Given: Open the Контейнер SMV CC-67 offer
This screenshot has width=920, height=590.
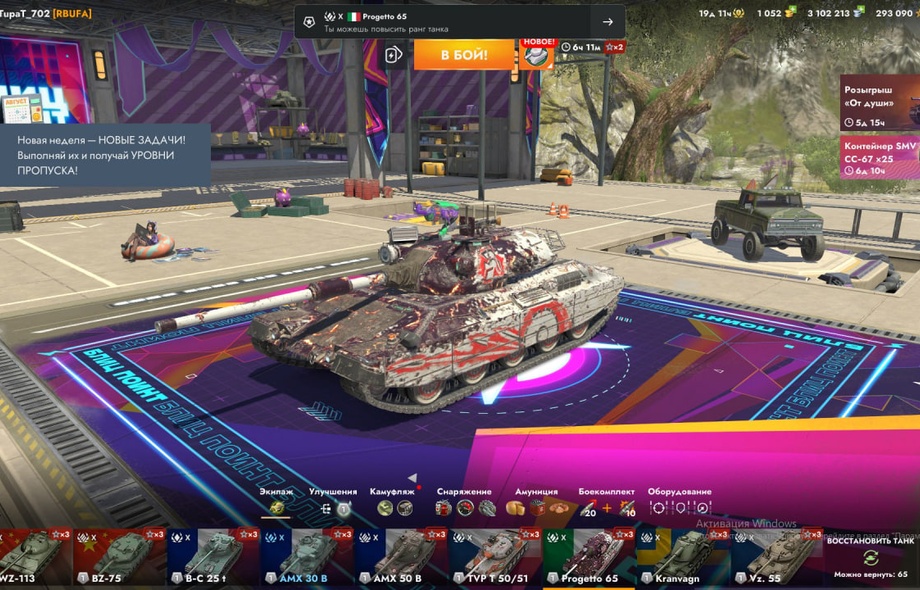Looking at the screenshot, I should point(879,158).
